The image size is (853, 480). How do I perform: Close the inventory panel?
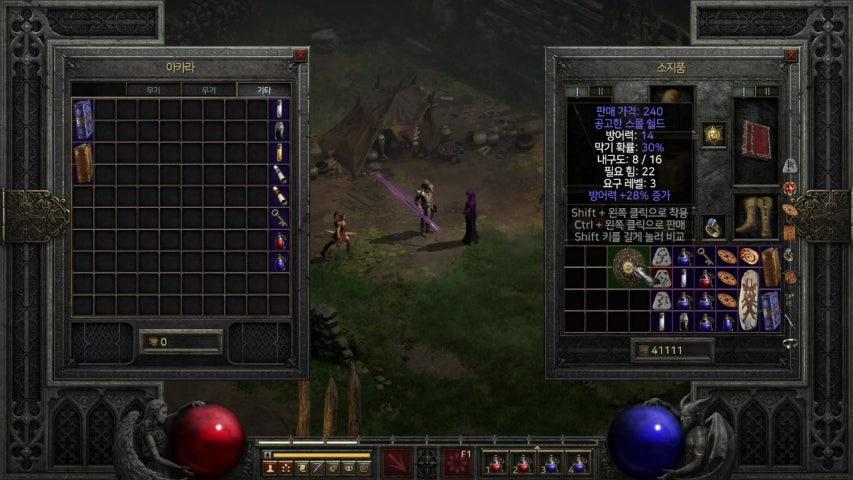[790, 56]
